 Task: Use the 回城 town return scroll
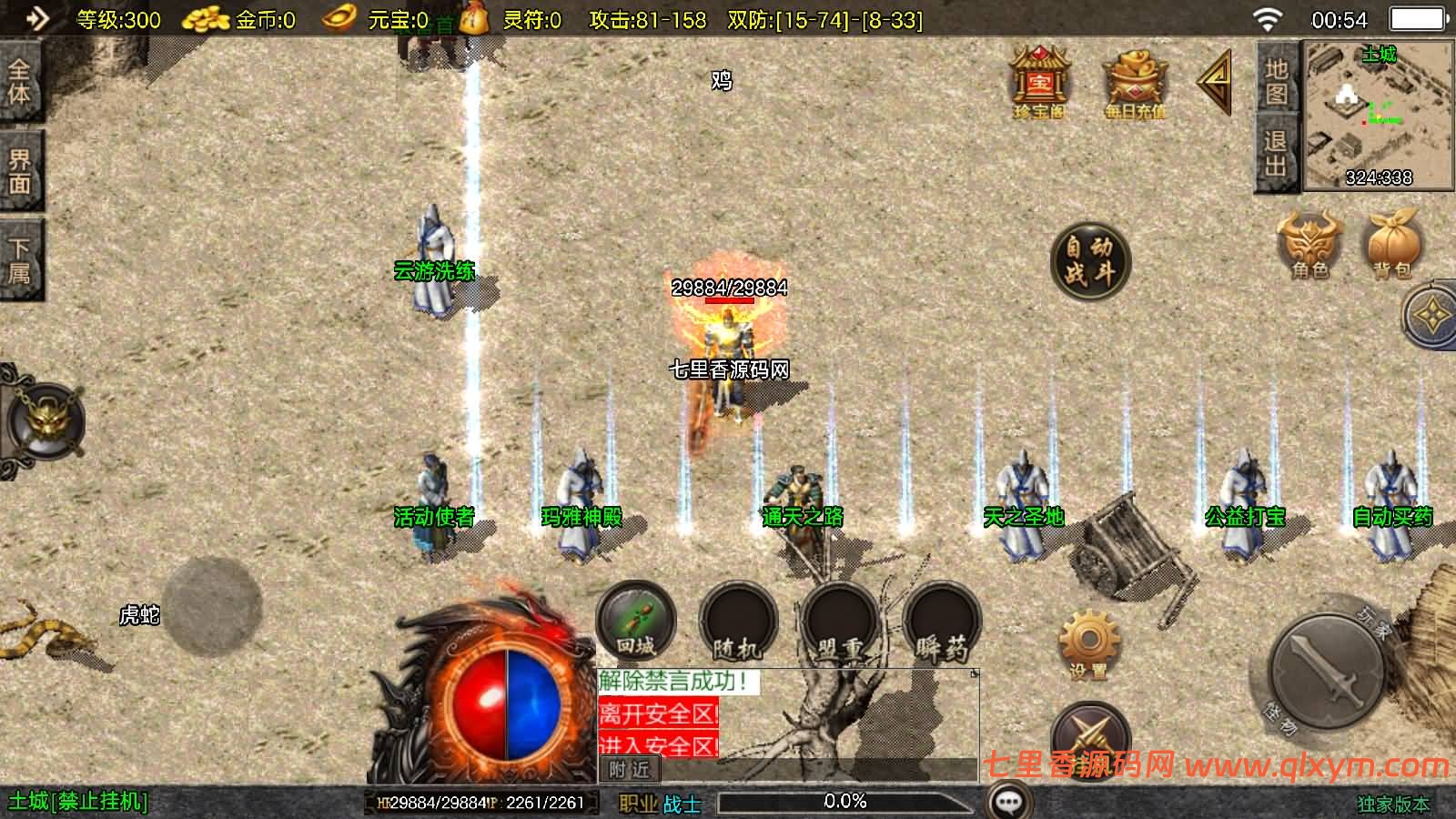pyautogui.click(x=635, y=623)
